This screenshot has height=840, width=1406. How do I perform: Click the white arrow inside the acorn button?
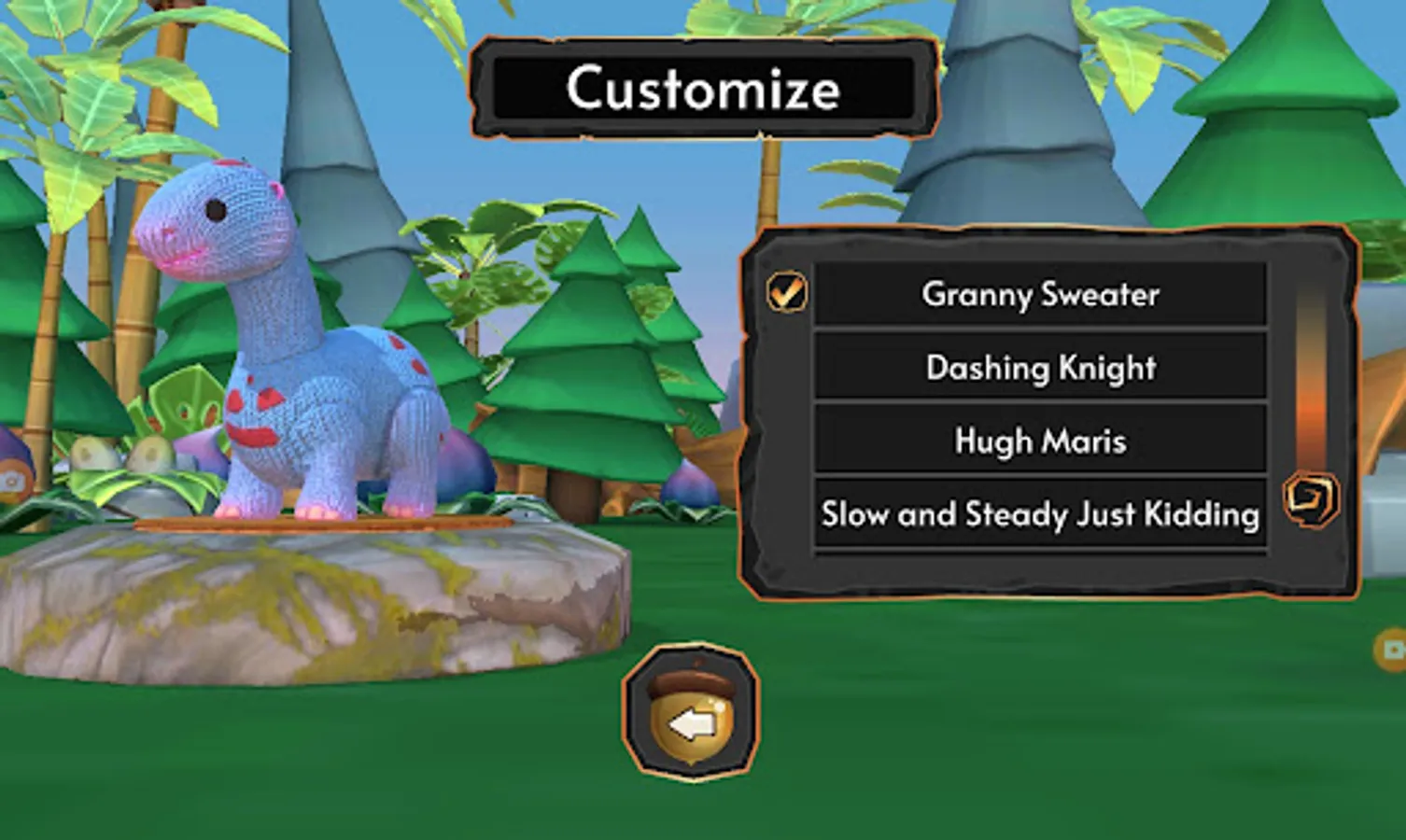click(693, 721)
